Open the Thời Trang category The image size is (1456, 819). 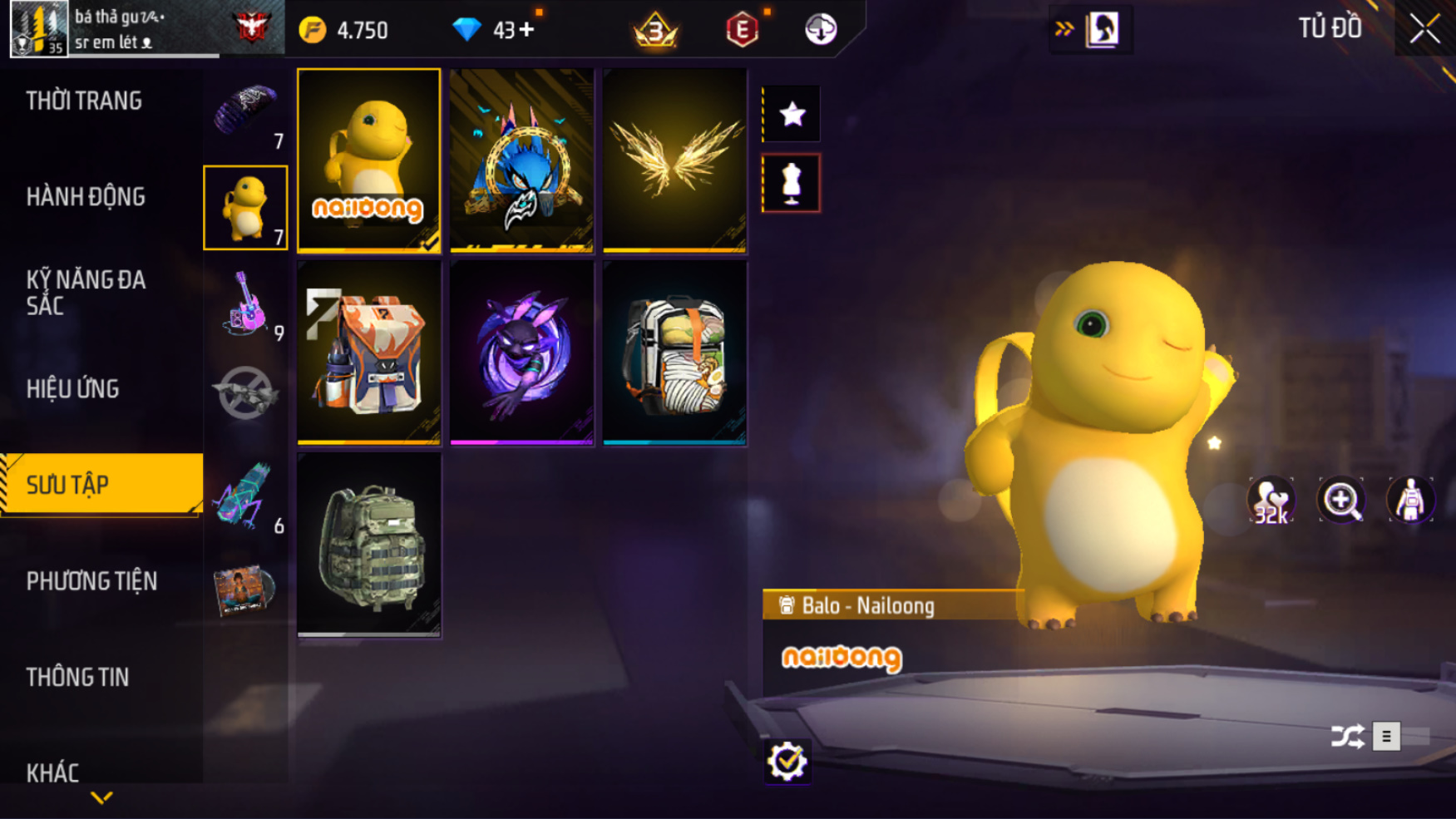click(x=84, y=101)
